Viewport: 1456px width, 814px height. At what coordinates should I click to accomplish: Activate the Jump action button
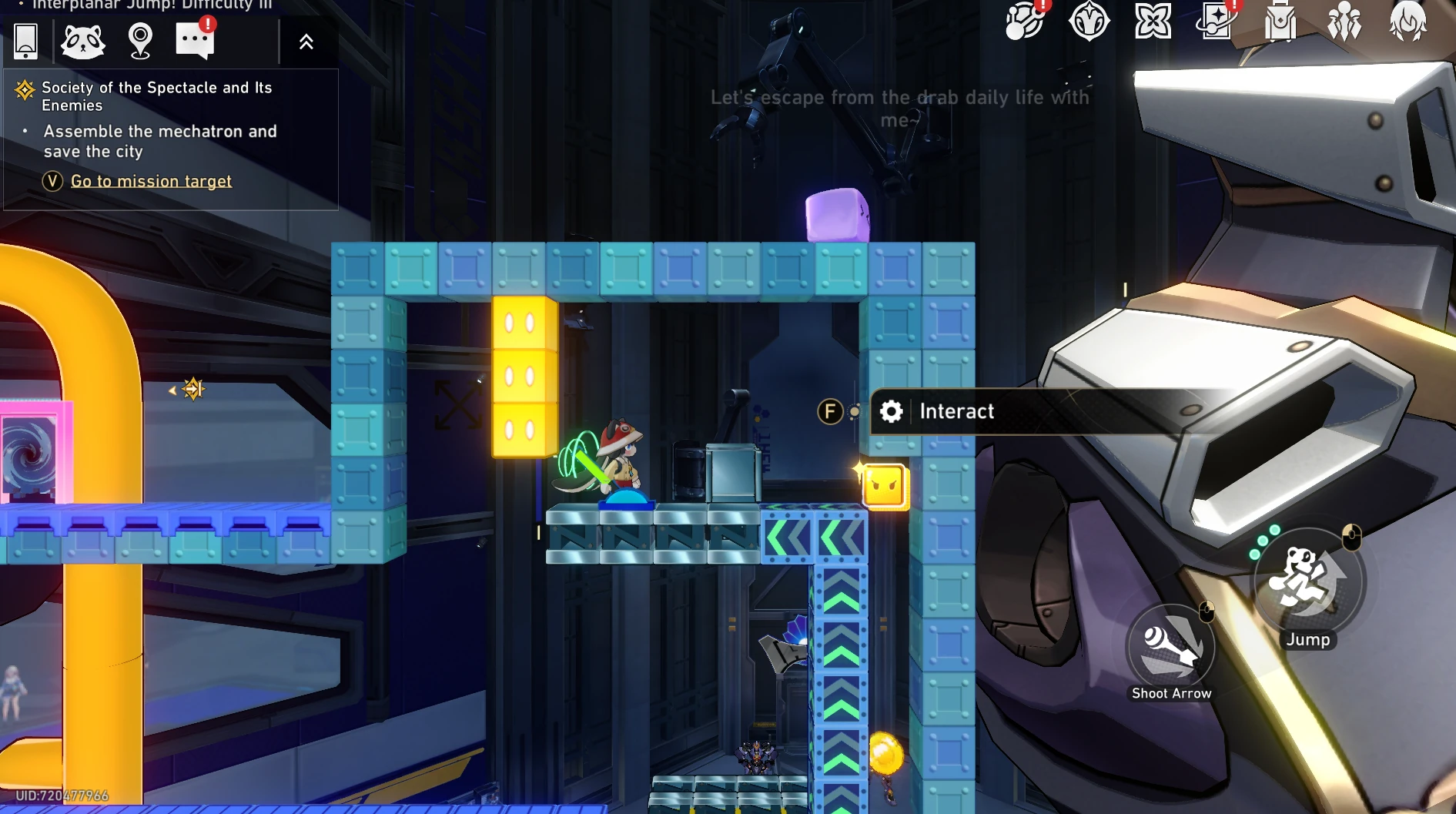pos(1307,583)
